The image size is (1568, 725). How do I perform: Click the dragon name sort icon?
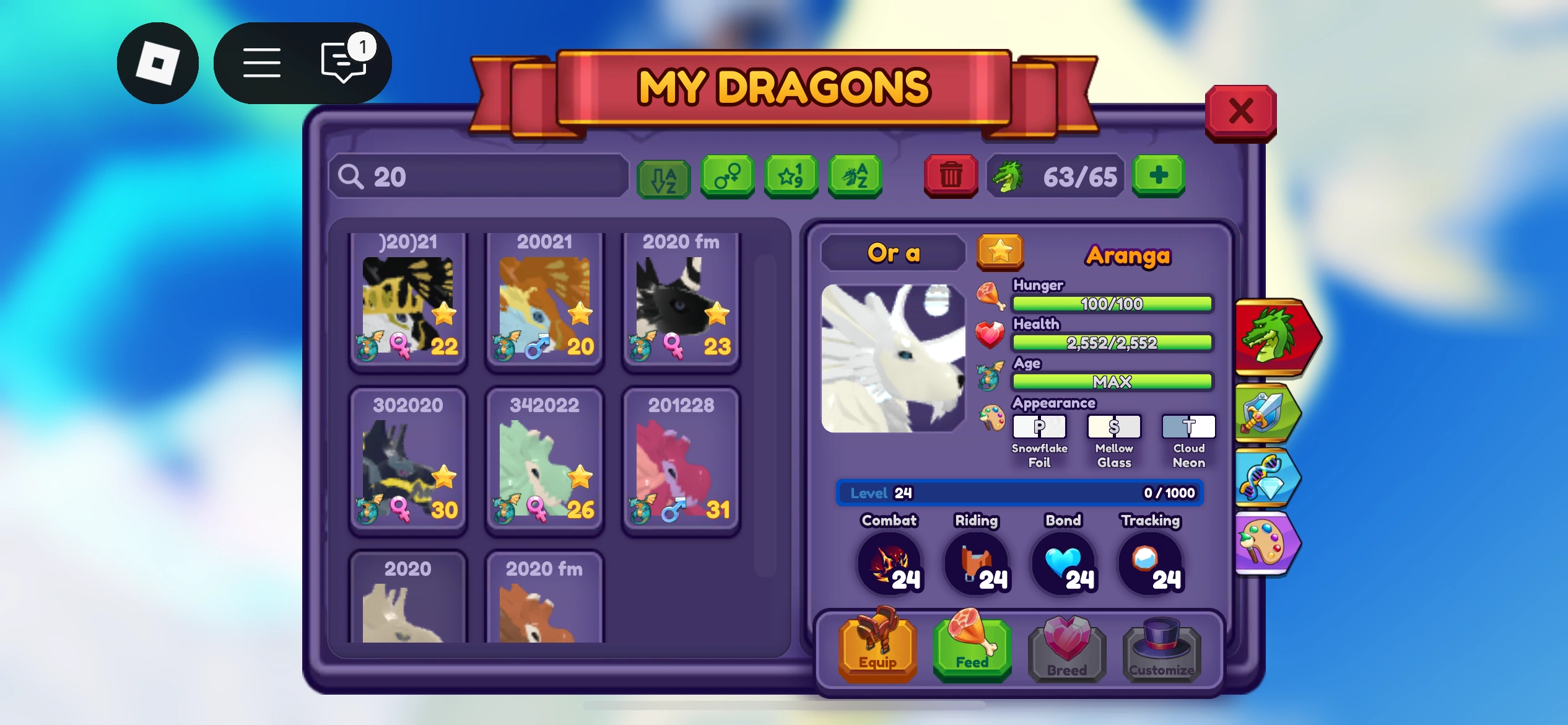point(855,178)
